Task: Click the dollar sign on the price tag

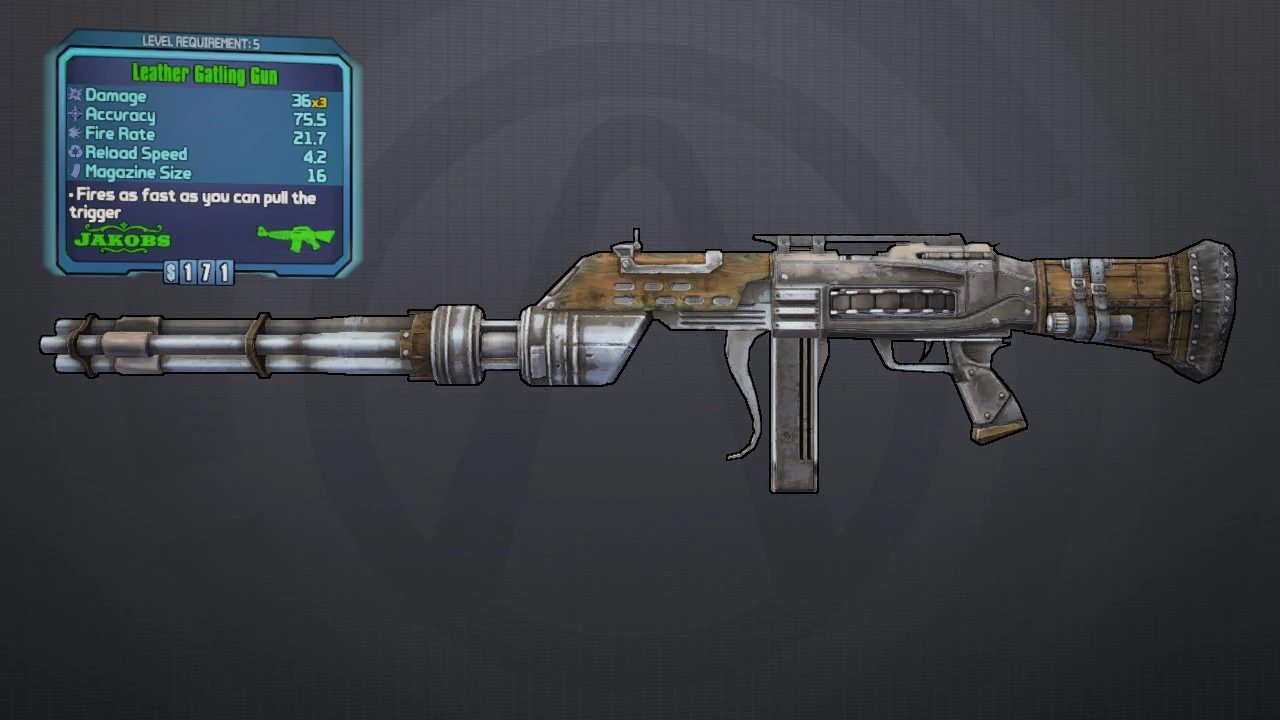Action: (170, 273)
